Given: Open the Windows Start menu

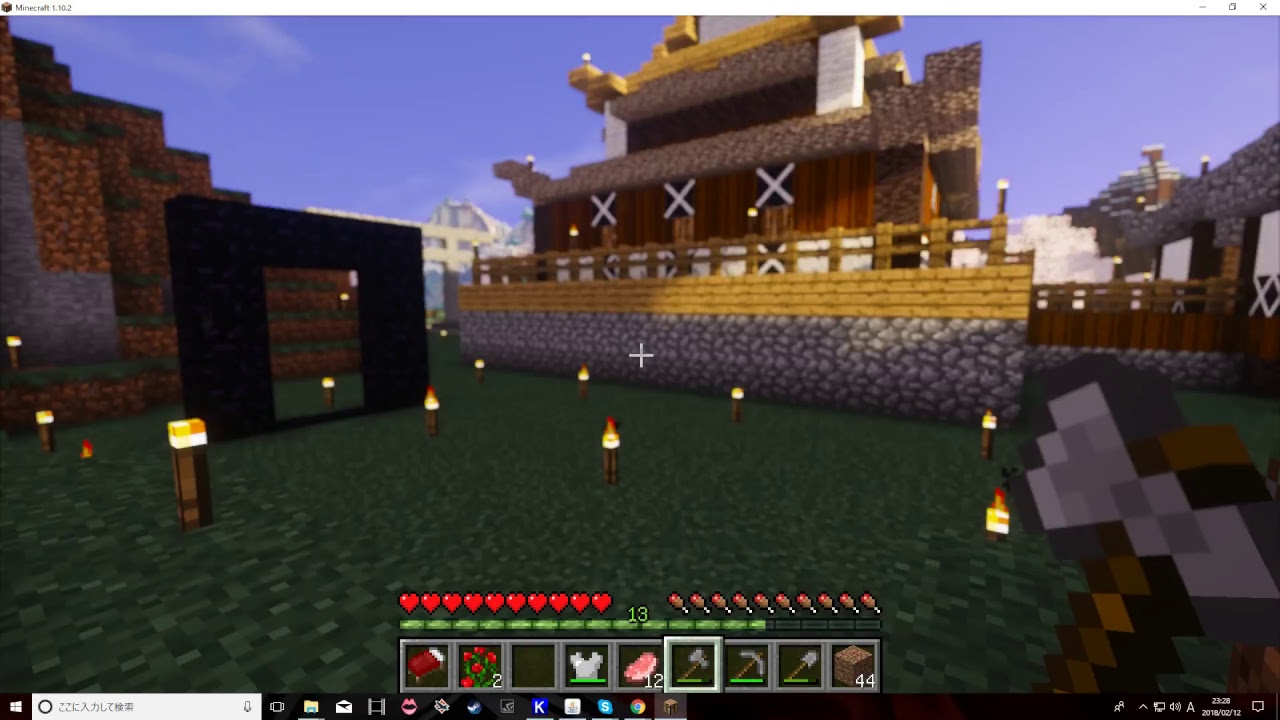Looking at the screenshot, I should (14, 707).
